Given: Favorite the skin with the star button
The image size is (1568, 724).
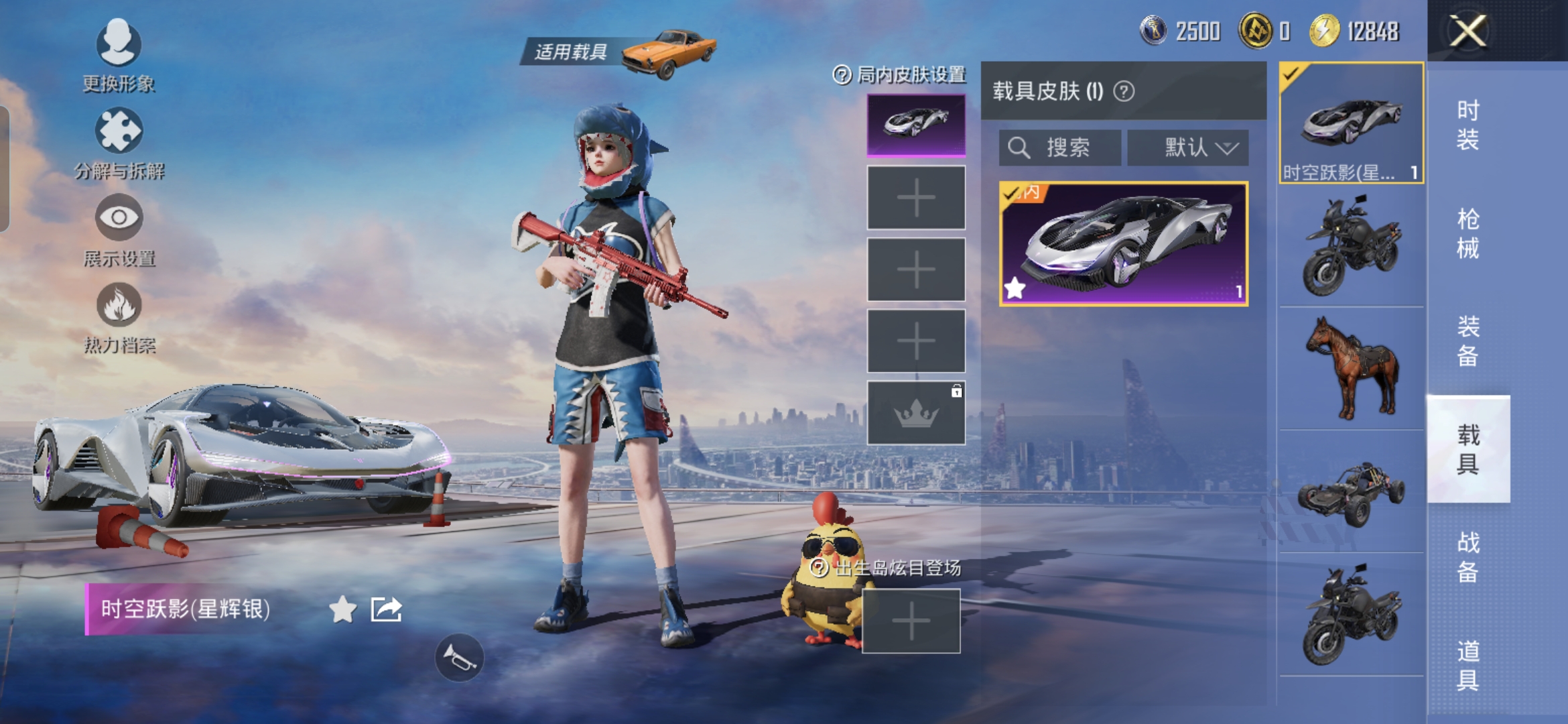Looking at the screenshot, I should 342,609.
